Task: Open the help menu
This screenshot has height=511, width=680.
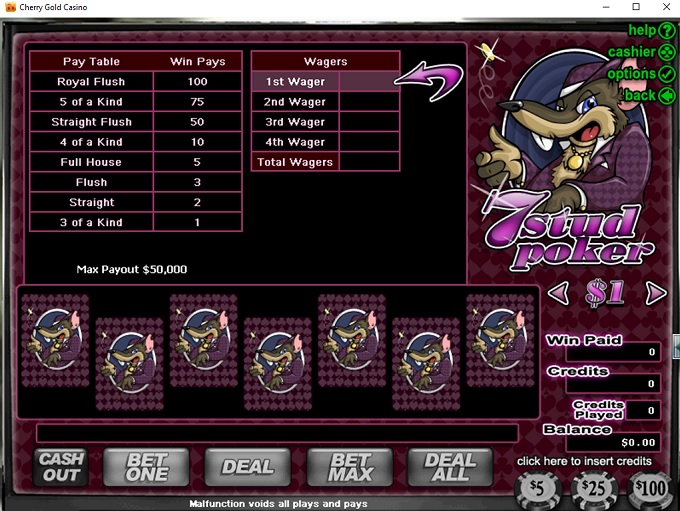Action: [649, 30]
